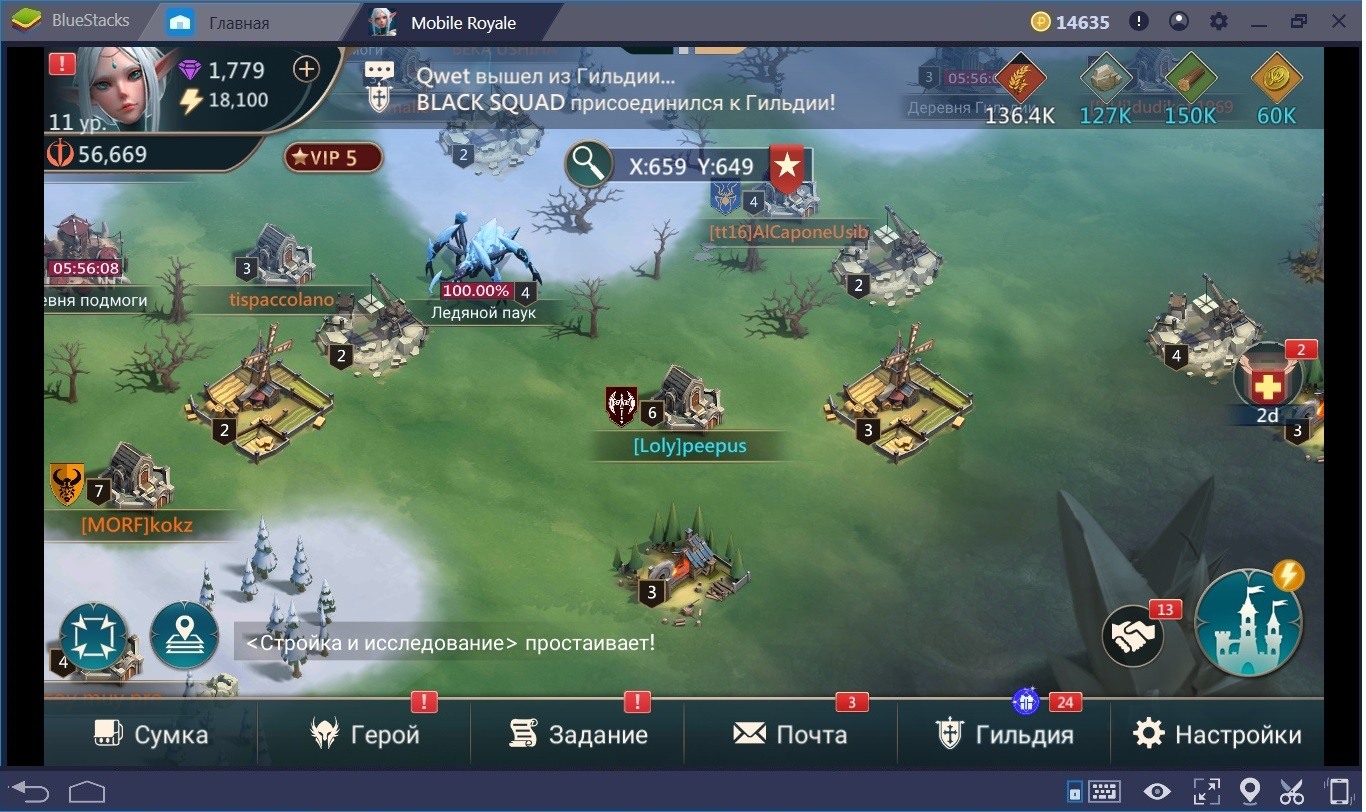Open the VIP 5 panel
This screenshot has width=1366, height=812.
pyautogui.click(x=334, y=157)
